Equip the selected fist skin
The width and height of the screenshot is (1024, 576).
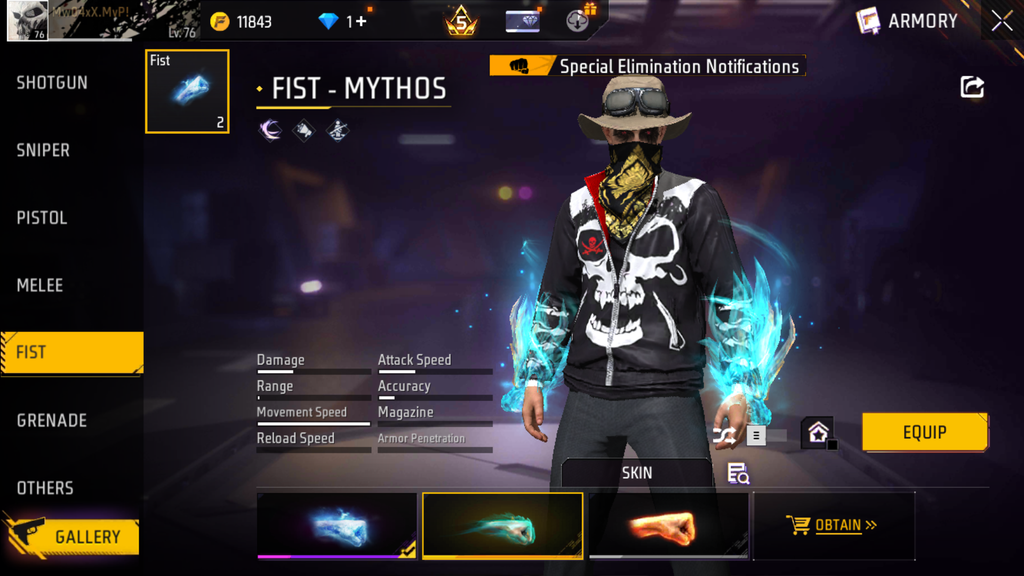tap(924, 432)
